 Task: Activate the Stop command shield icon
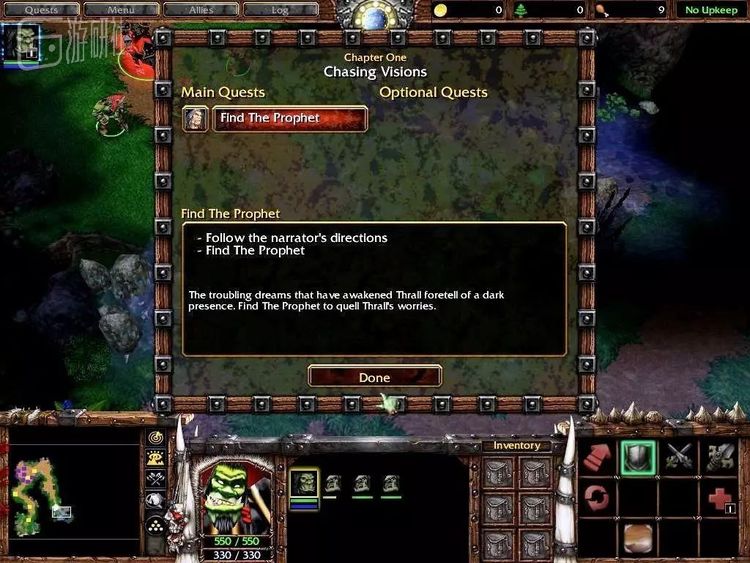(637, 457)
